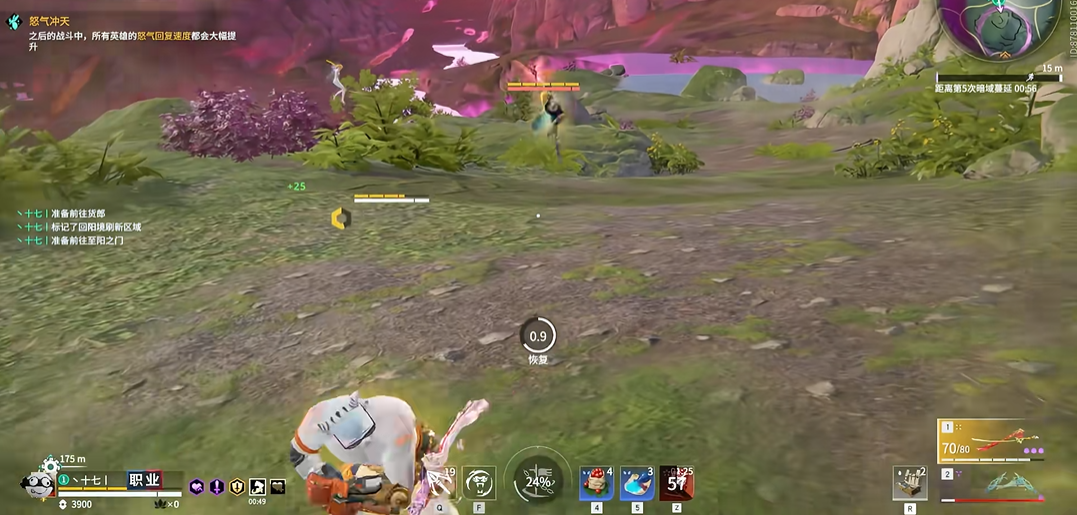
Task: Click the timed buff icon showing 00:49
Action: point(257,487)
